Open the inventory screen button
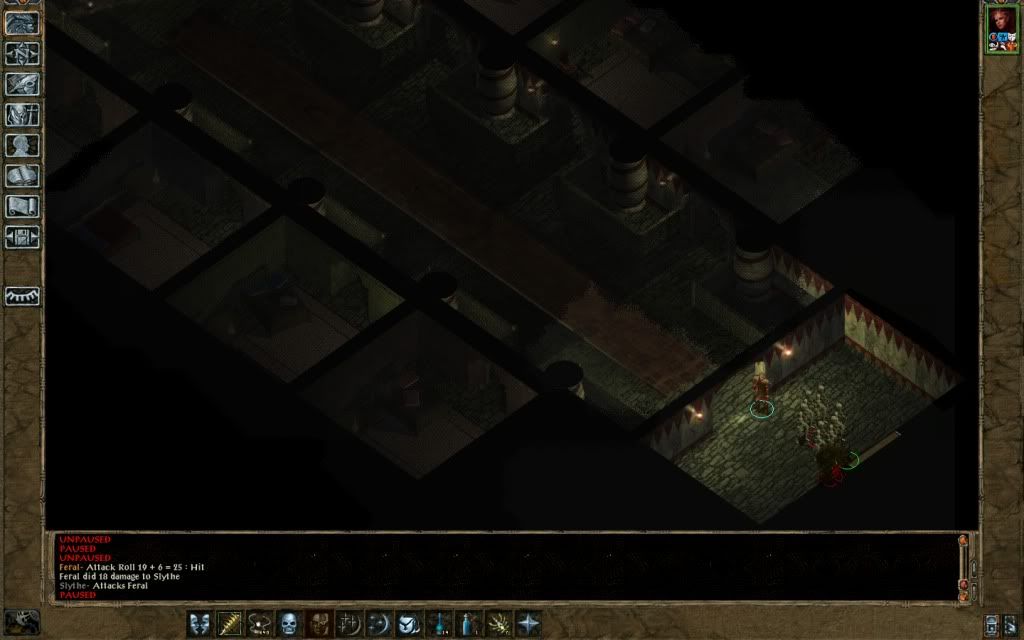 click(22, 115)
